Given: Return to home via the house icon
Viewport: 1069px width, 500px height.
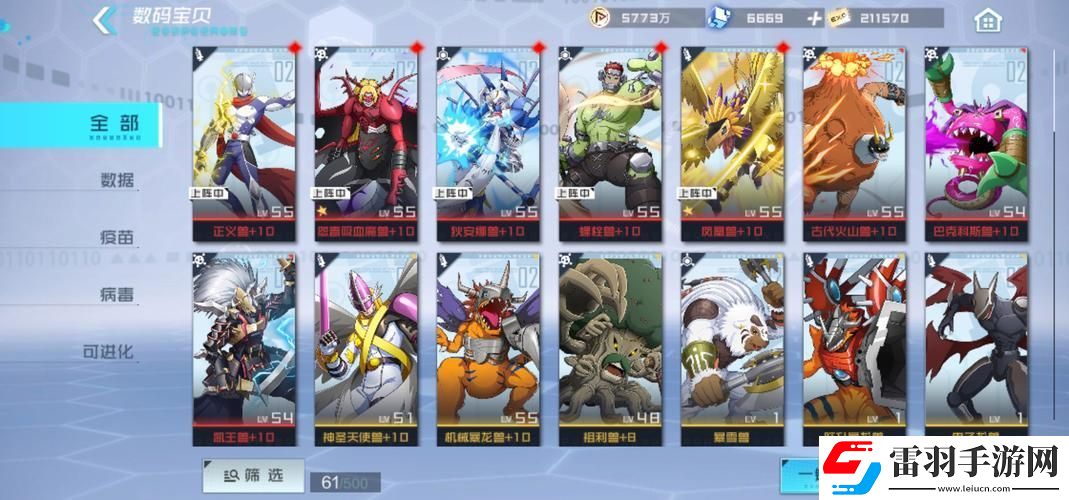Looking at the screenshot, I should (x=987, y=20).
